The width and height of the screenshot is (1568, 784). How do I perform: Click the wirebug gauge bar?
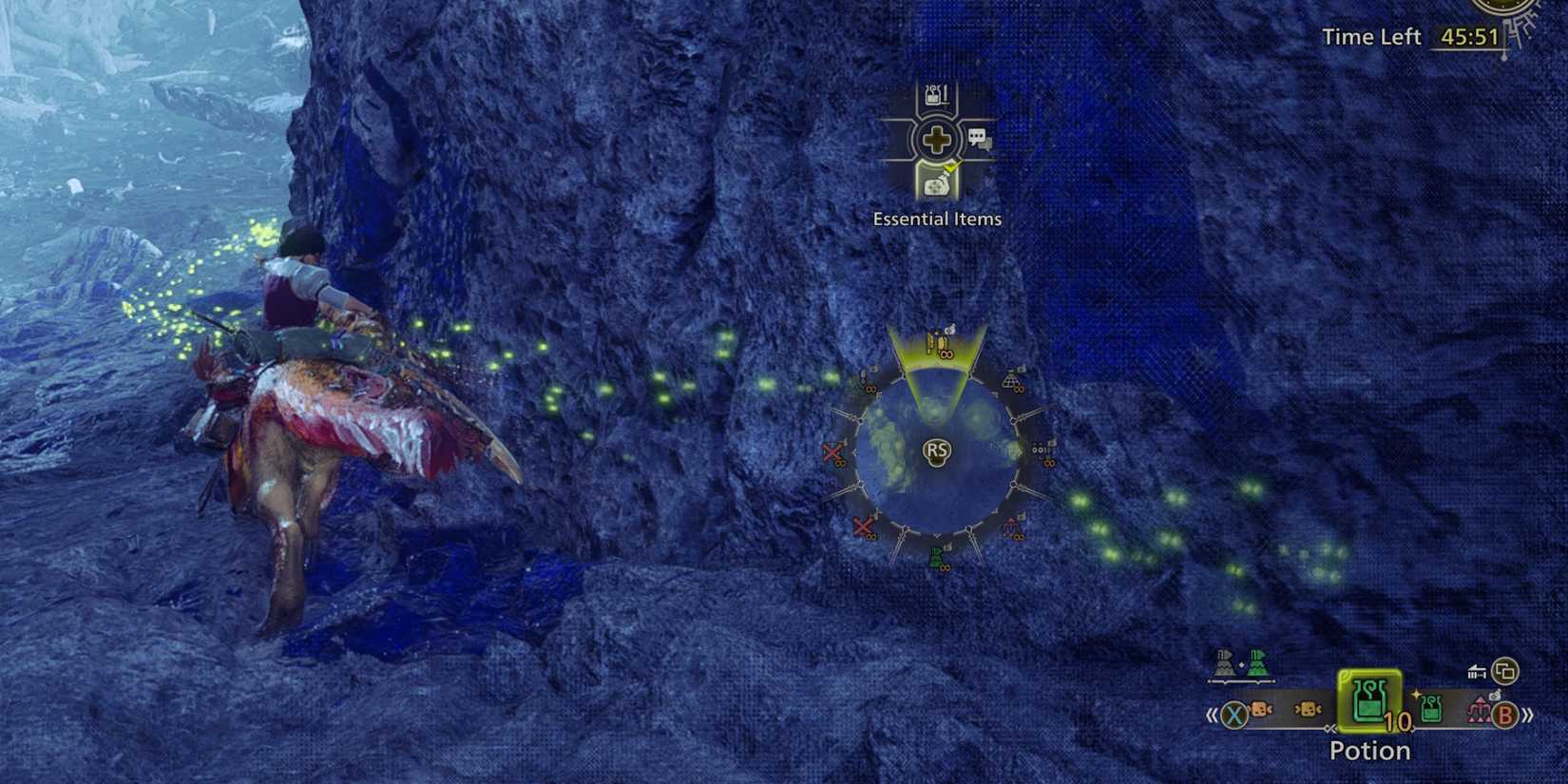click(x=1241, y=681)
